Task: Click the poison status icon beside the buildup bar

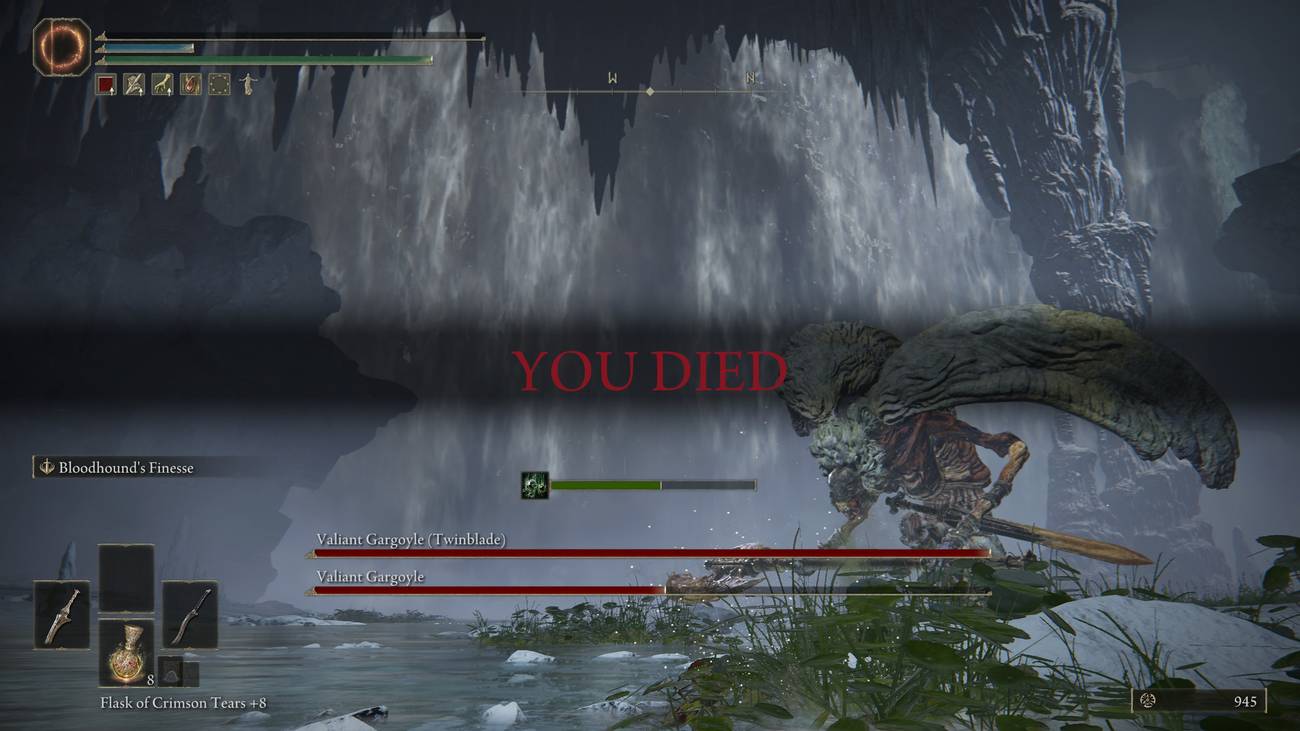Action: click(533, 484)
